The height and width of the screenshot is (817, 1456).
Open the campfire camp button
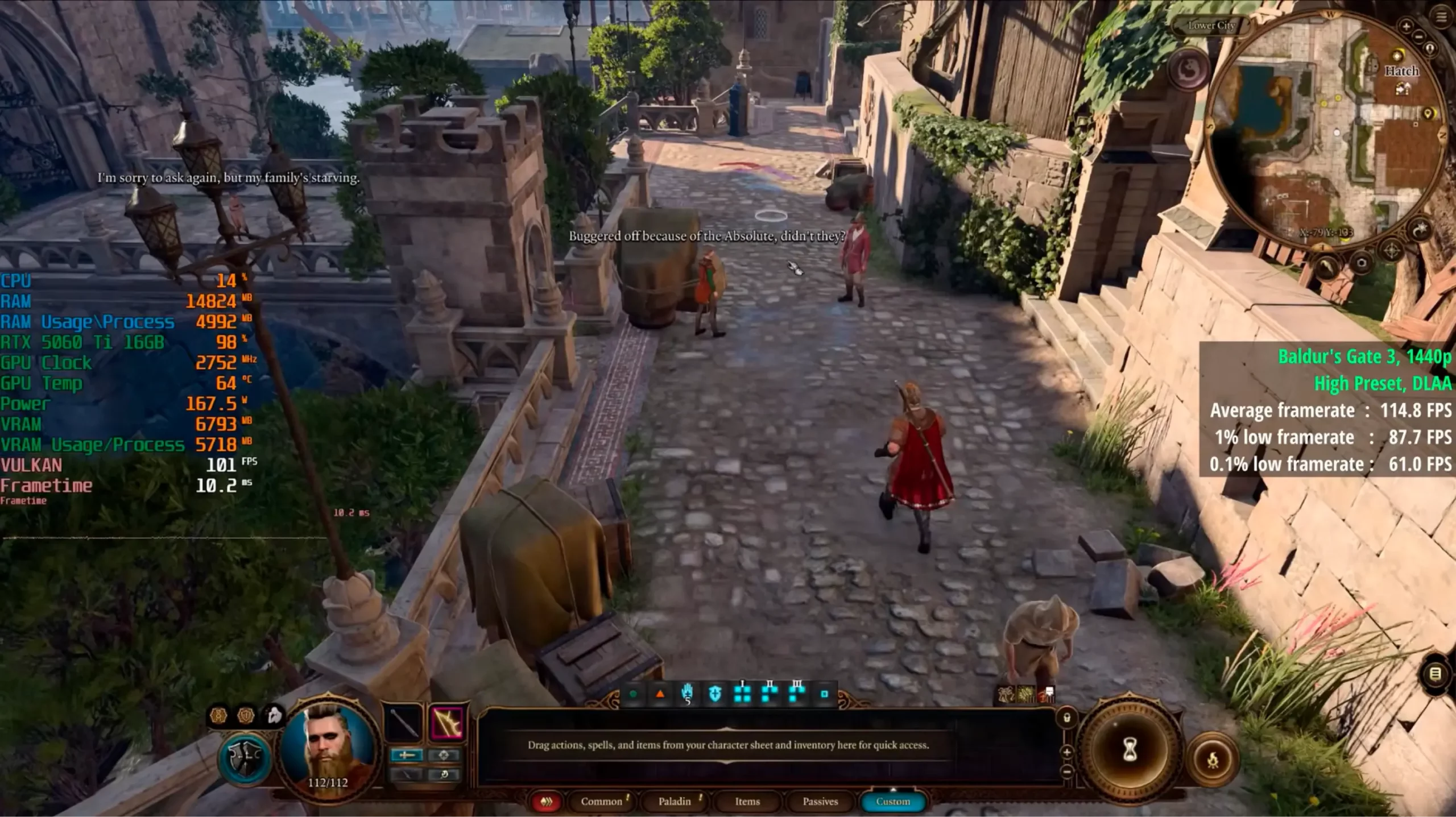coord(1213,759)
